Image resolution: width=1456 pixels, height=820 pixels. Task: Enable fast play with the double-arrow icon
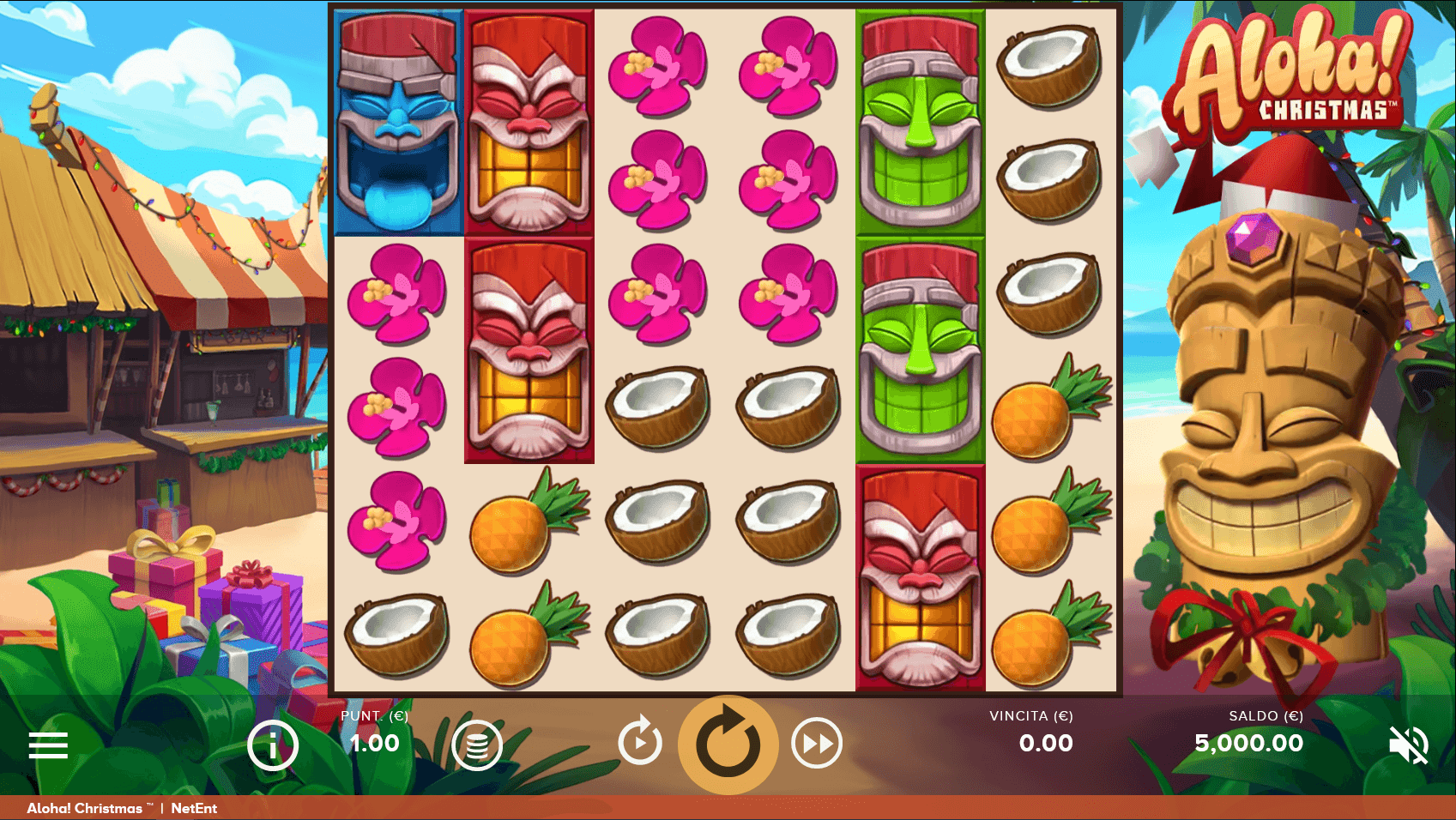[x=815, y=743]
